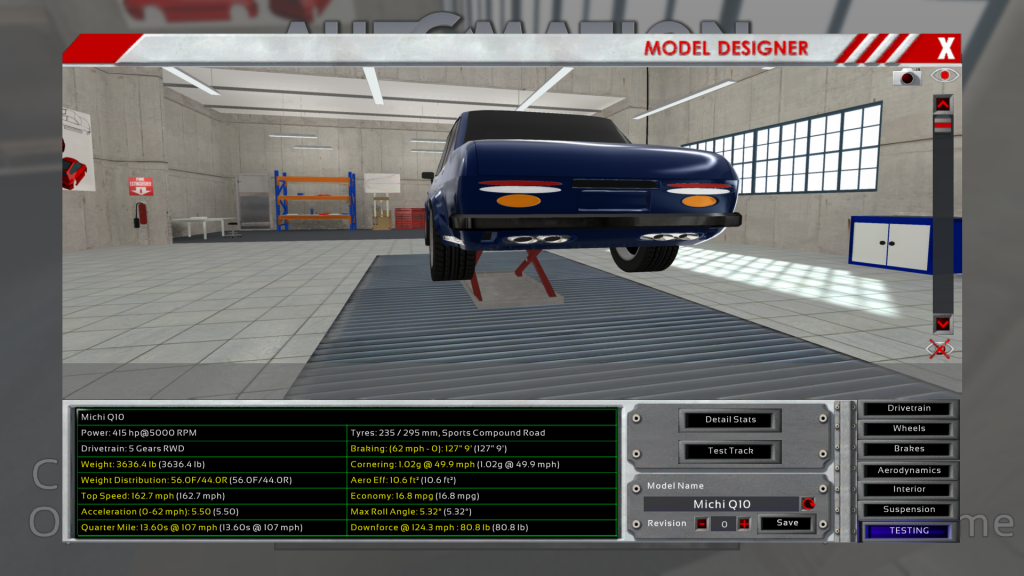Close the Model Designer window
This screenshot has width=1024, height=576.
click(946, 47)
